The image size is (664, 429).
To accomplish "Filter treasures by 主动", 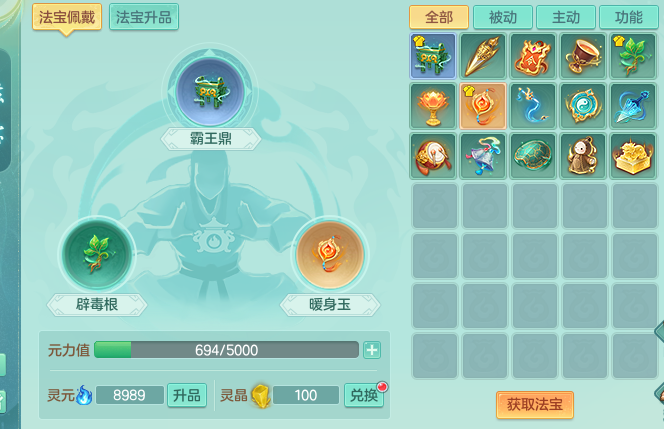I will 566,17.
